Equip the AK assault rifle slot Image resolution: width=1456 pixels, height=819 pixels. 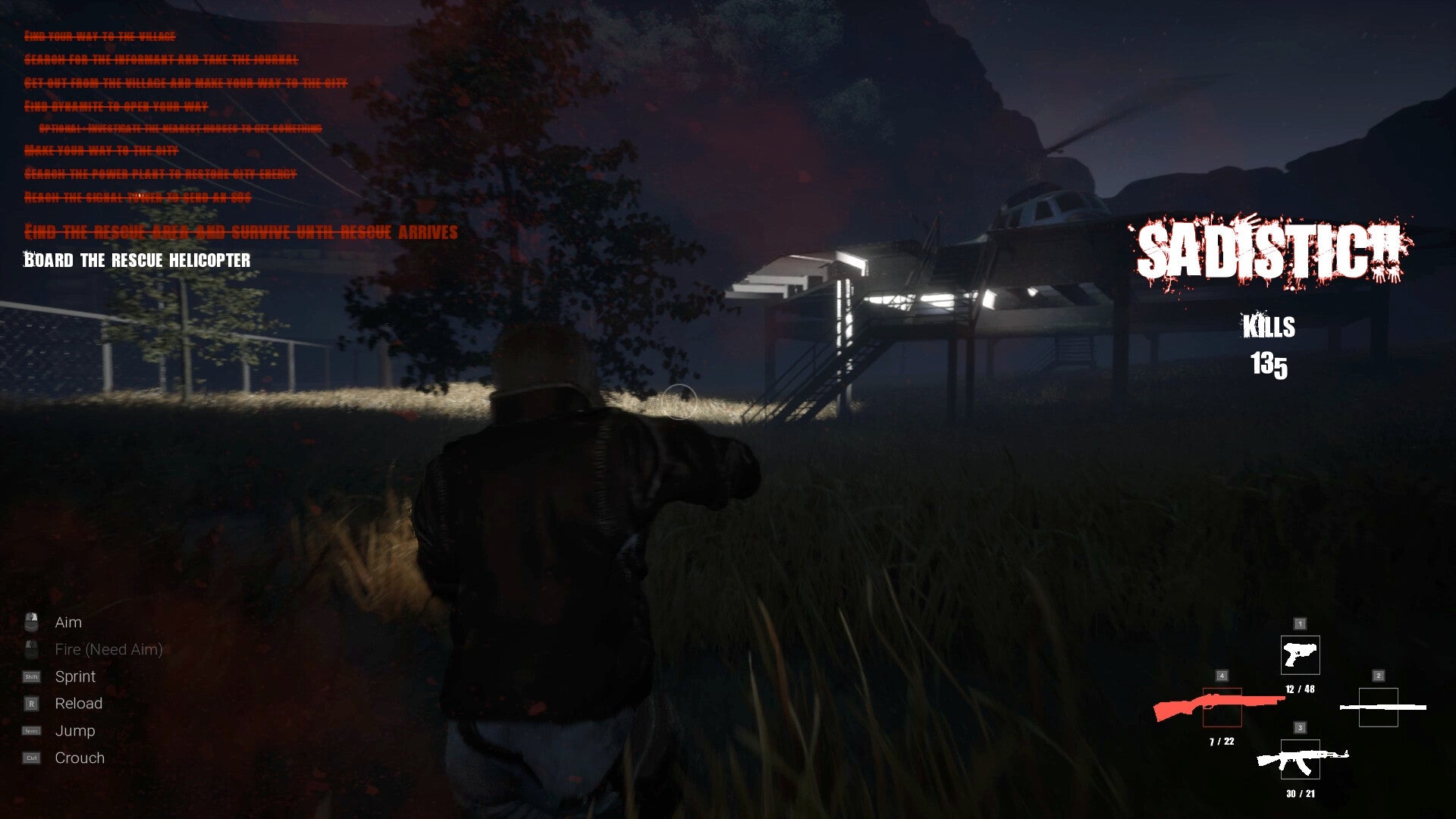point(1300,759)
